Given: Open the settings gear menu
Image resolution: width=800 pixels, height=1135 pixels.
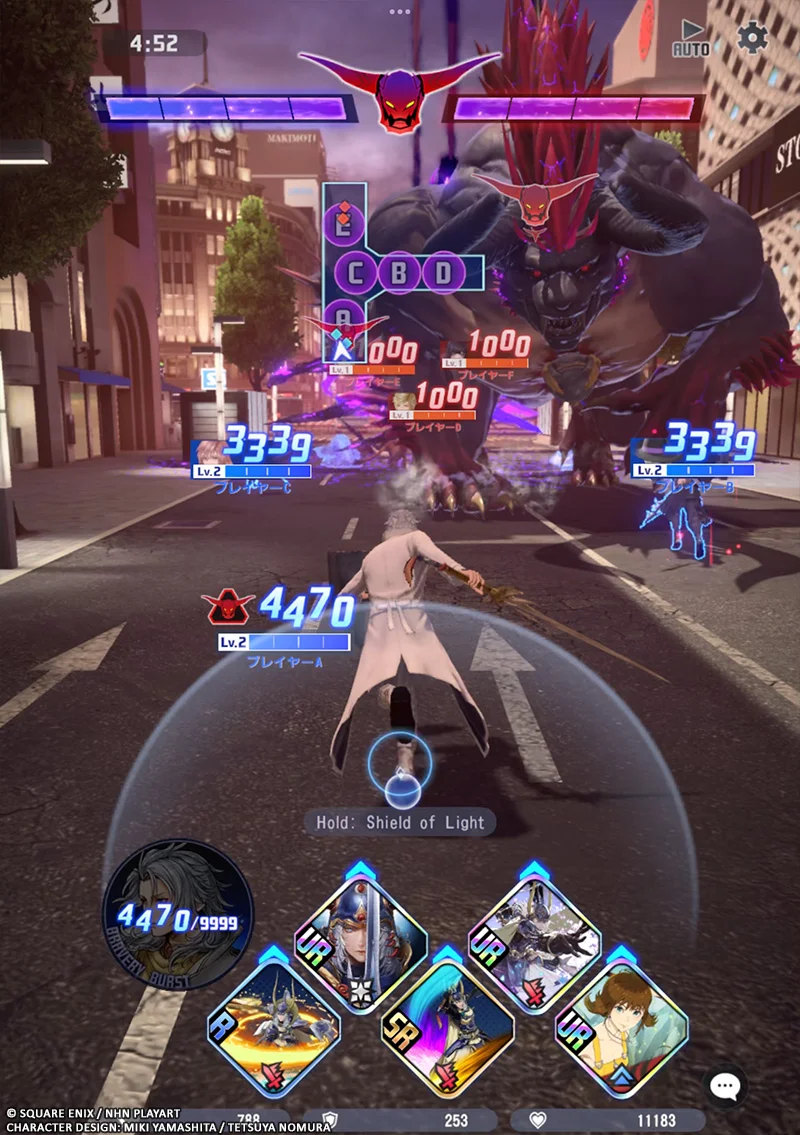Looking at the screenshot, I should 752,38.
